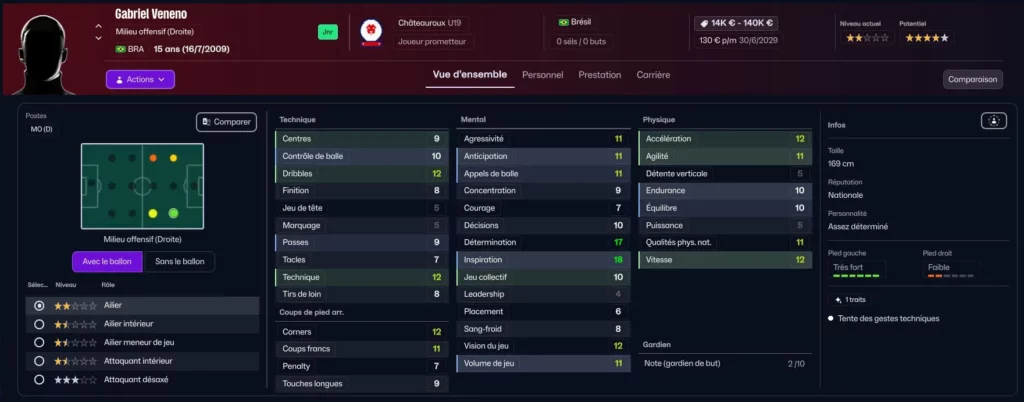Go to the previous player with up arrow
This screenshot has width=1024, height=402.
tap(98, 26)
